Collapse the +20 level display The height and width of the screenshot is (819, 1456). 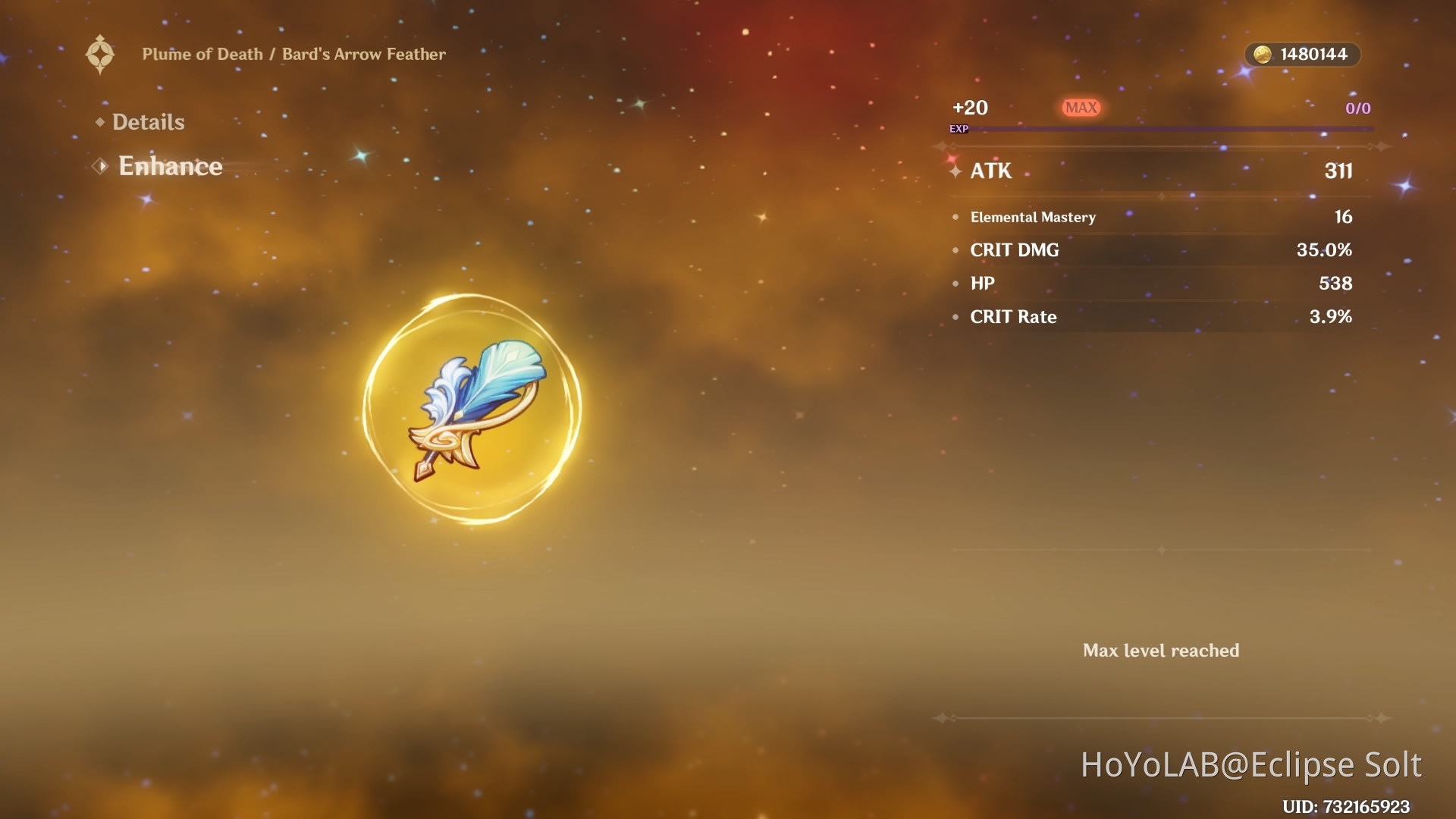(x=971, y=108)
